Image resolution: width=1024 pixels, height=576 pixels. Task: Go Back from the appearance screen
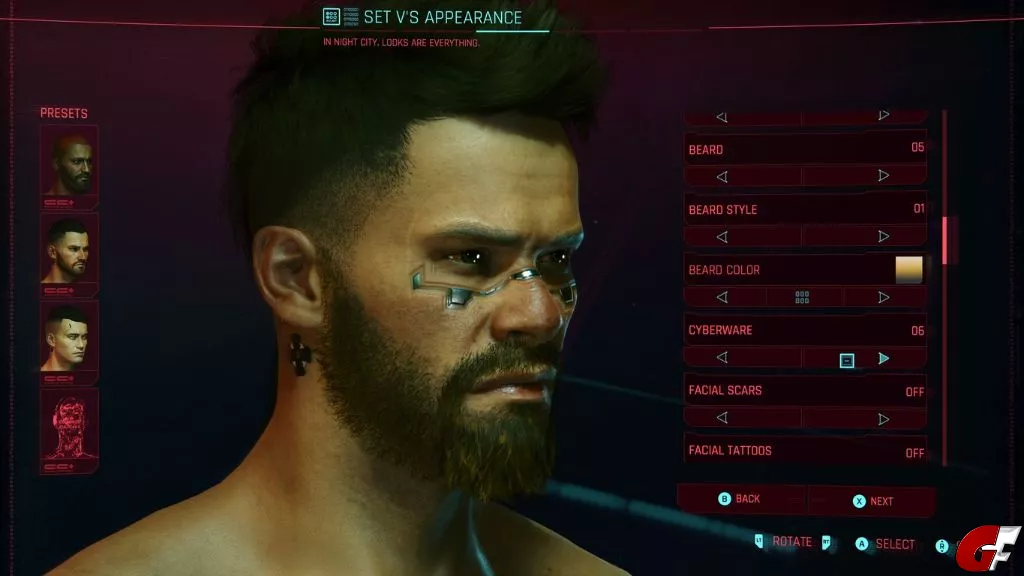point(741,499)
